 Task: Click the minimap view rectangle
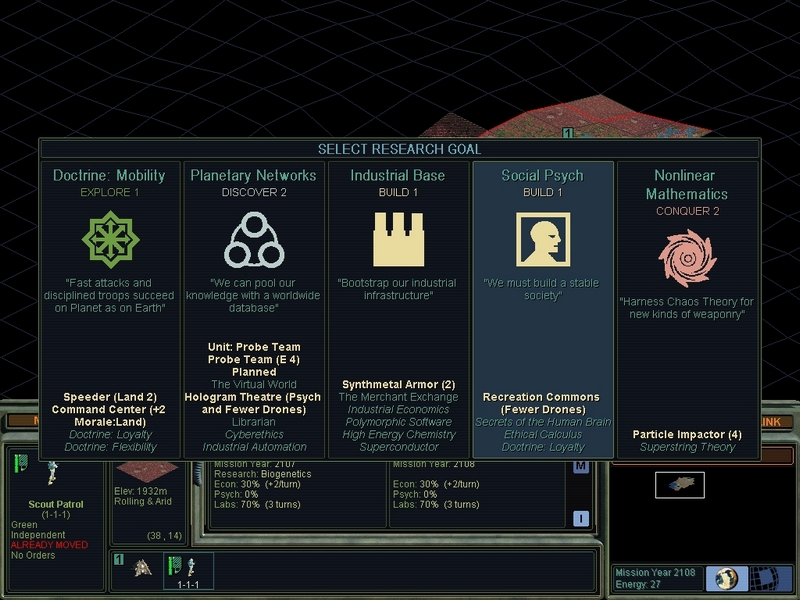pos(680,485)
